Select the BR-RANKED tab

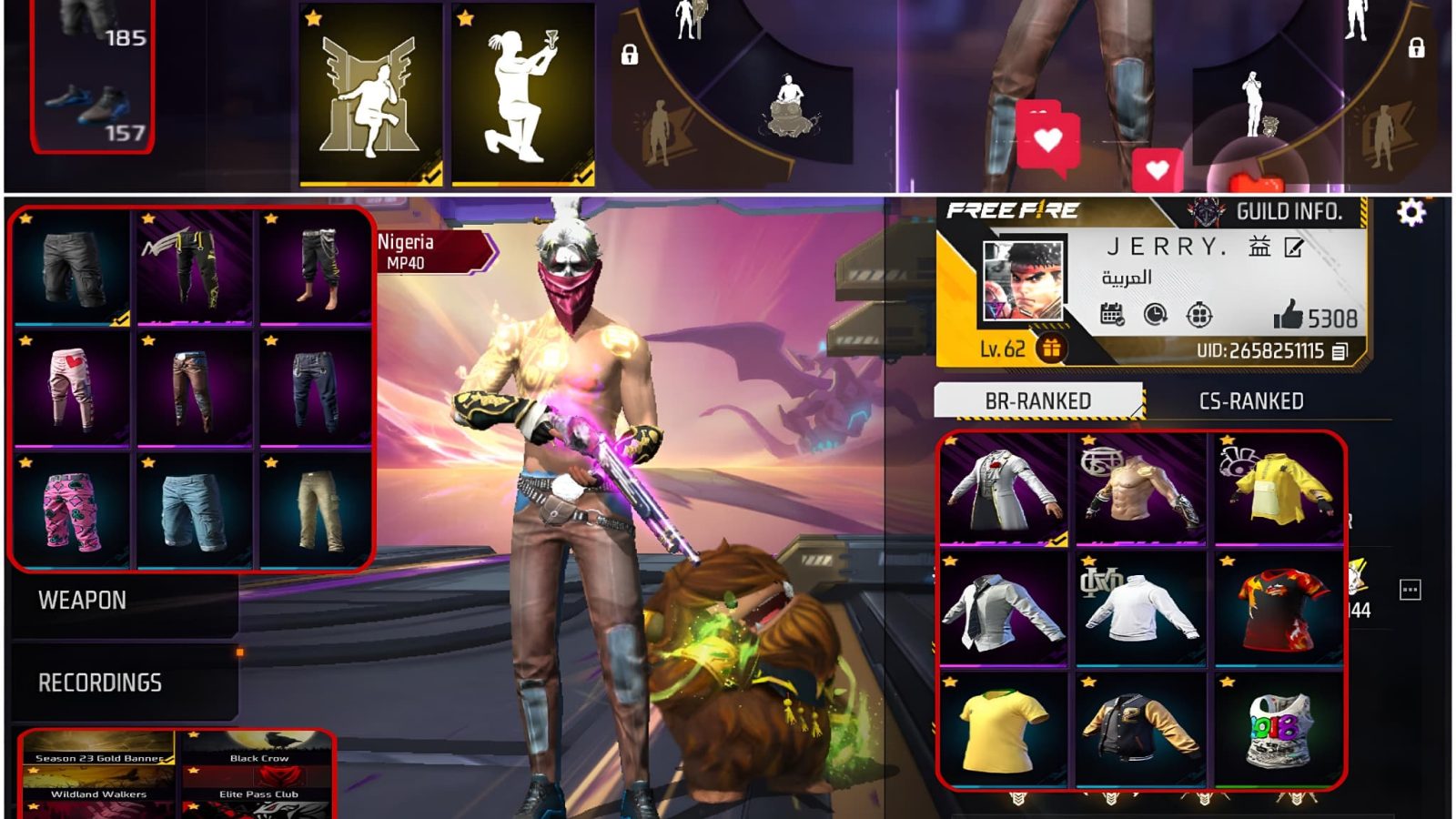1037,401
